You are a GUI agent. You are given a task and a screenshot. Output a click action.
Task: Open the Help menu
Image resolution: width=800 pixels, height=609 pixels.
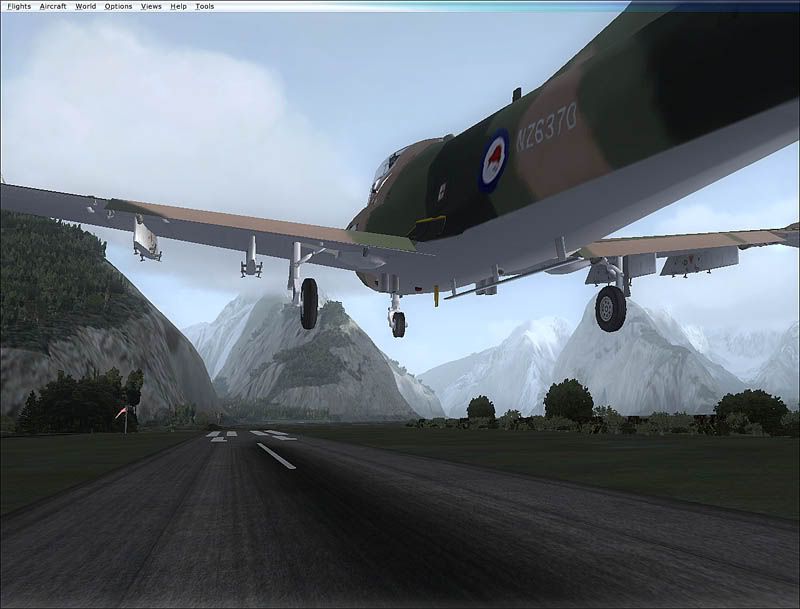(x=178, y=6)
